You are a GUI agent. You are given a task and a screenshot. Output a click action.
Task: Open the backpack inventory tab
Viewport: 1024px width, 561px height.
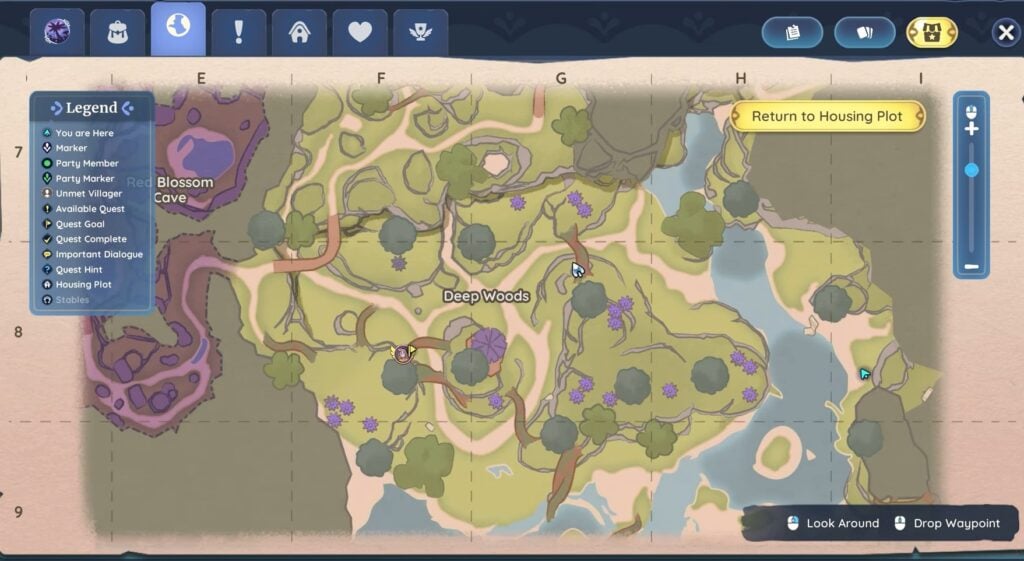118,33
